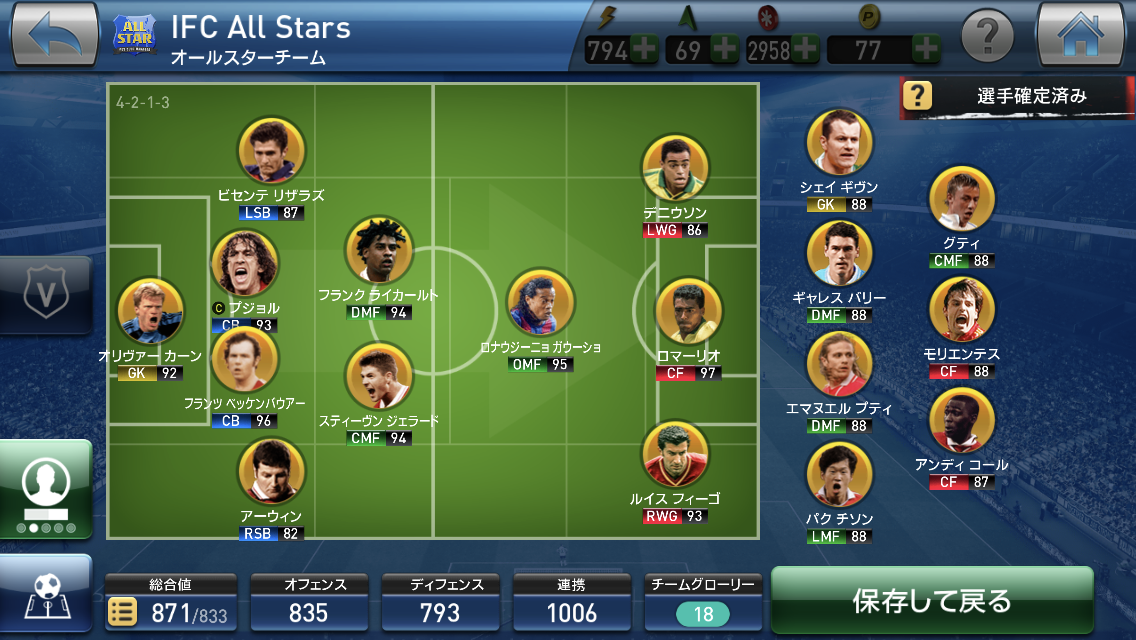Tap the plus next to the gold P coins

click(926, 49)
